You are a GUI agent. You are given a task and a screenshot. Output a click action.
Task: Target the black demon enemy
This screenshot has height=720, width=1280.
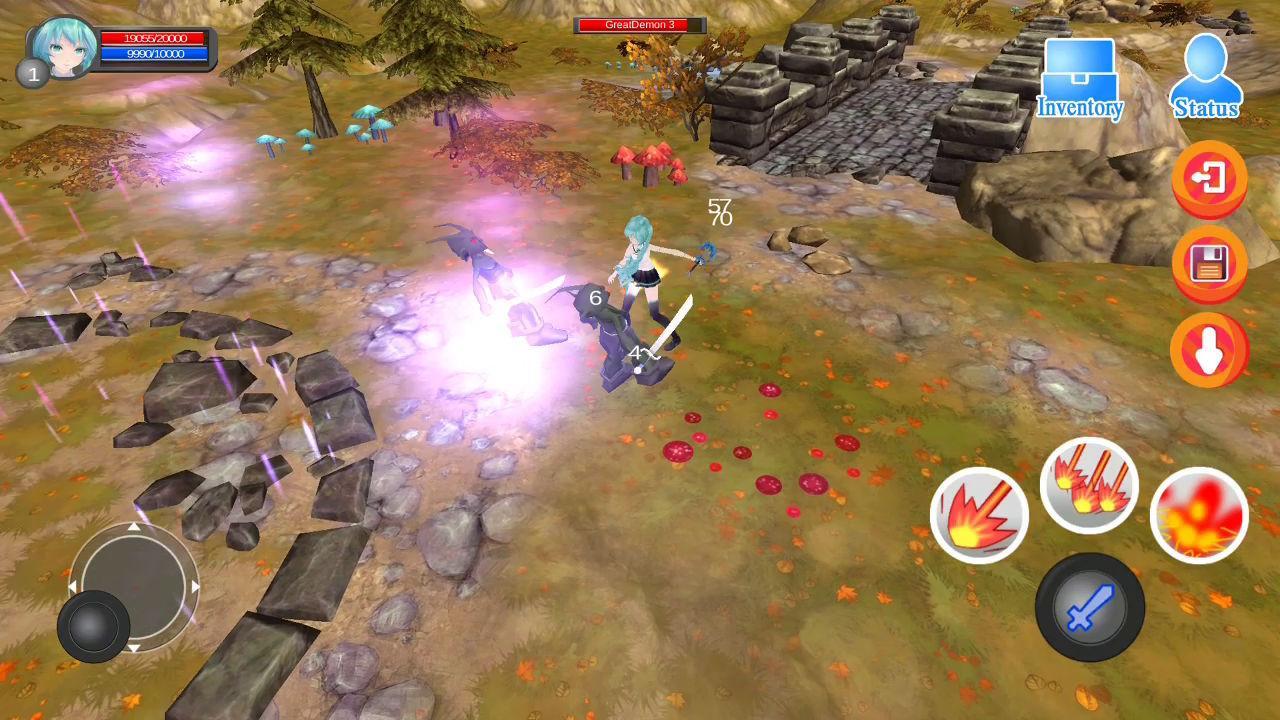tap(615, 330)
